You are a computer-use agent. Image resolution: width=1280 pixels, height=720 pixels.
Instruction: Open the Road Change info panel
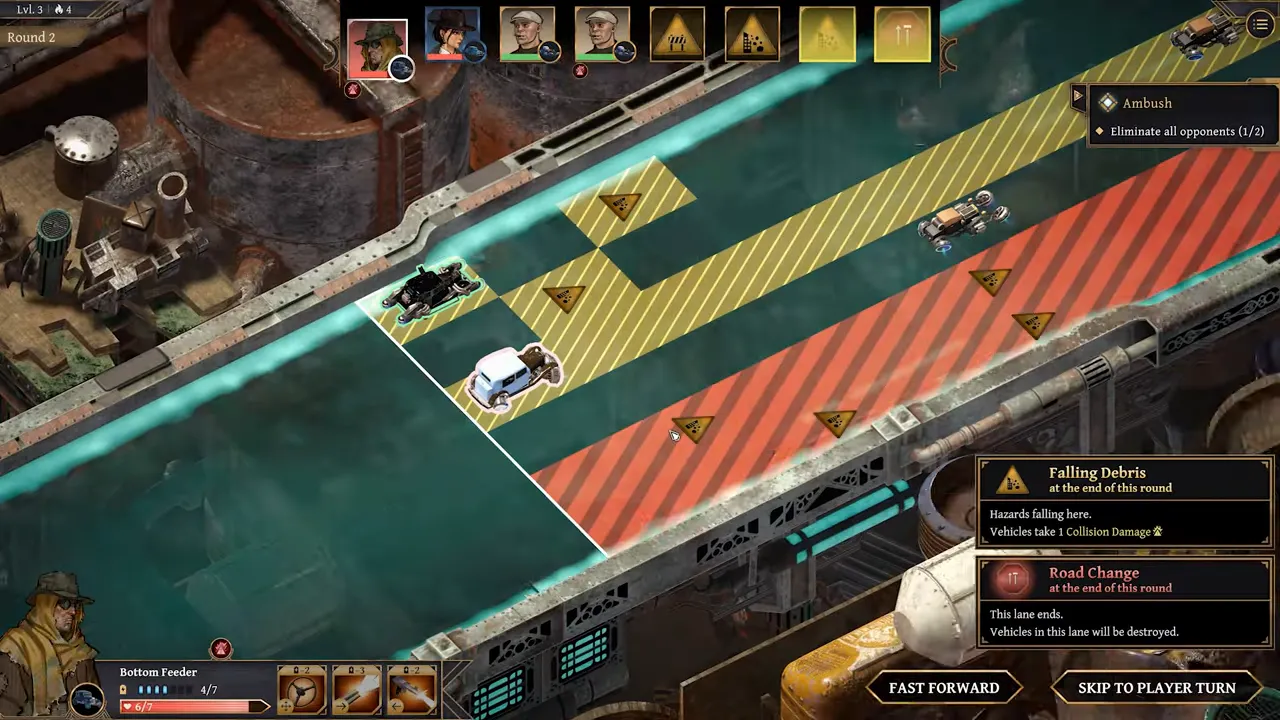(1124, 602)
